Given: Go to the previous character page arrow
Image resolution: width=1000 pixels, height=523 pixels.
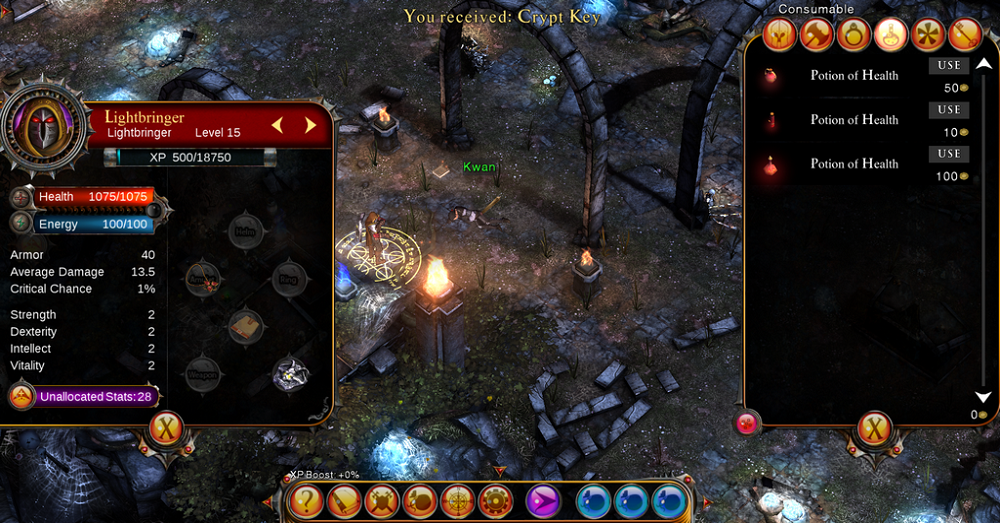Looking at the screenshot, I should click(x=278, y=125).
